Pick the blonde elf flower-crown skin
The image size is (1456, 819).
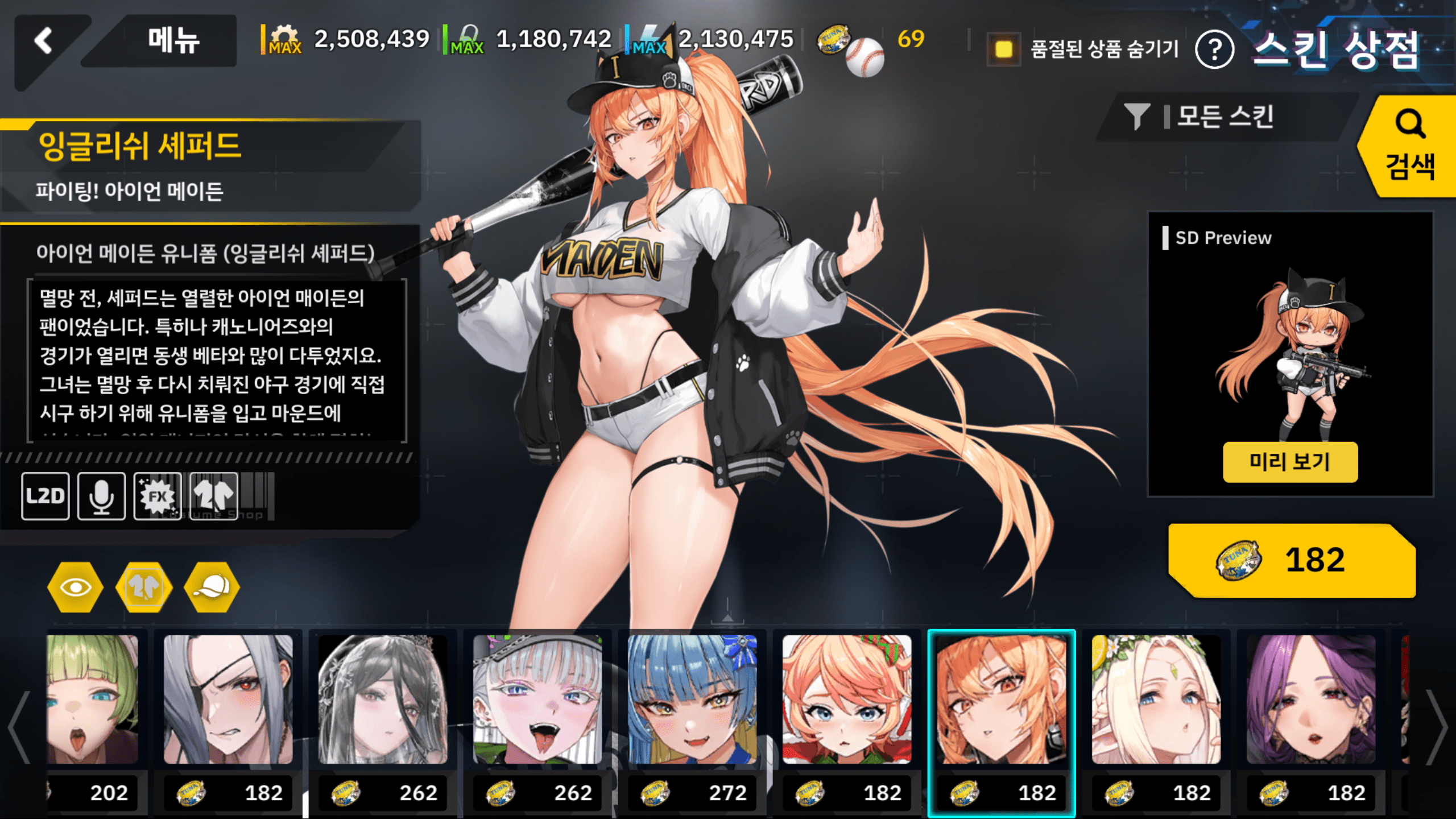coord(1156,700)
